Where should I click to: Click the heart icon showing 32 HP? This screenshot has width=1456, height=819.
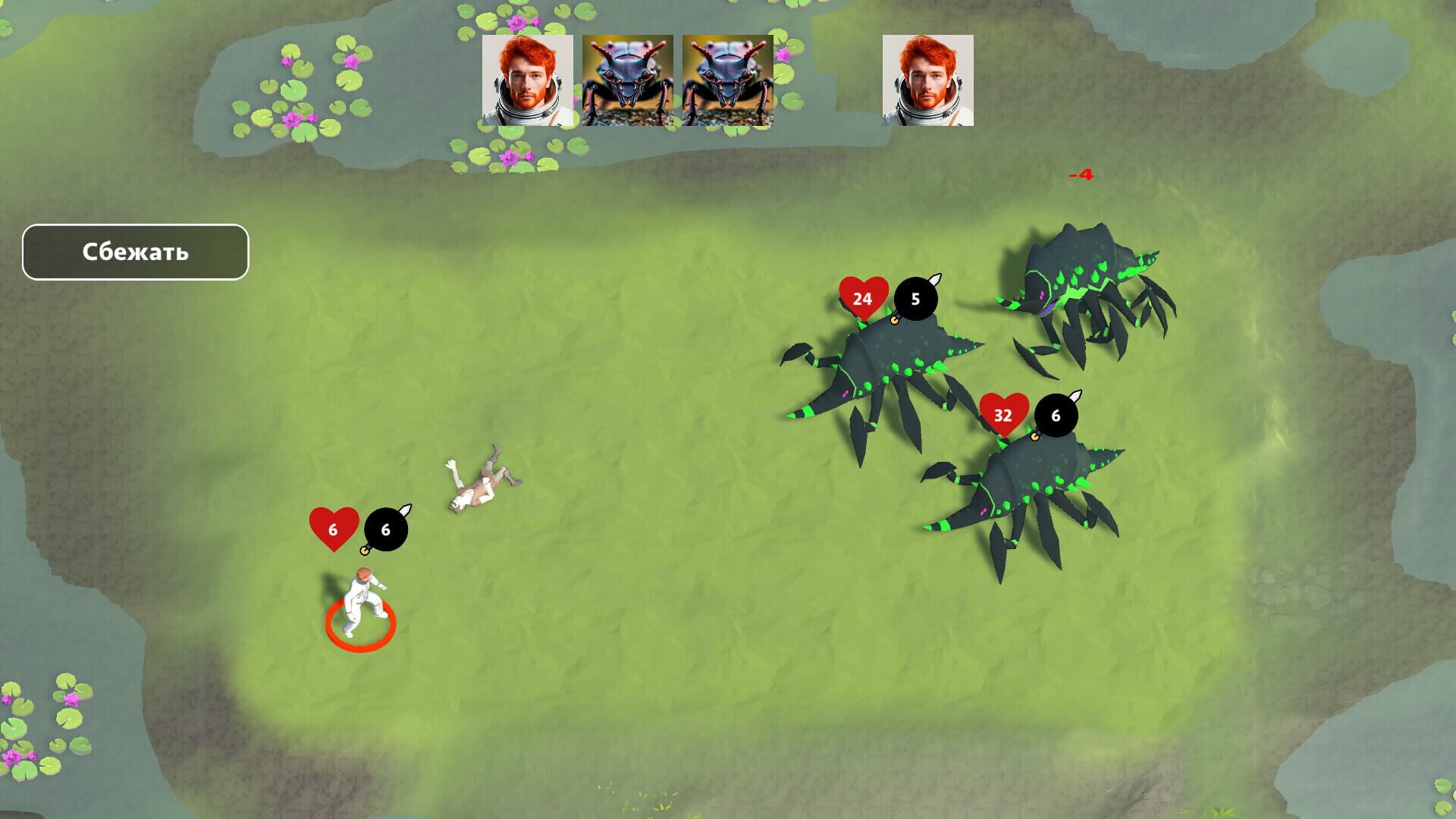[1003, 413]
